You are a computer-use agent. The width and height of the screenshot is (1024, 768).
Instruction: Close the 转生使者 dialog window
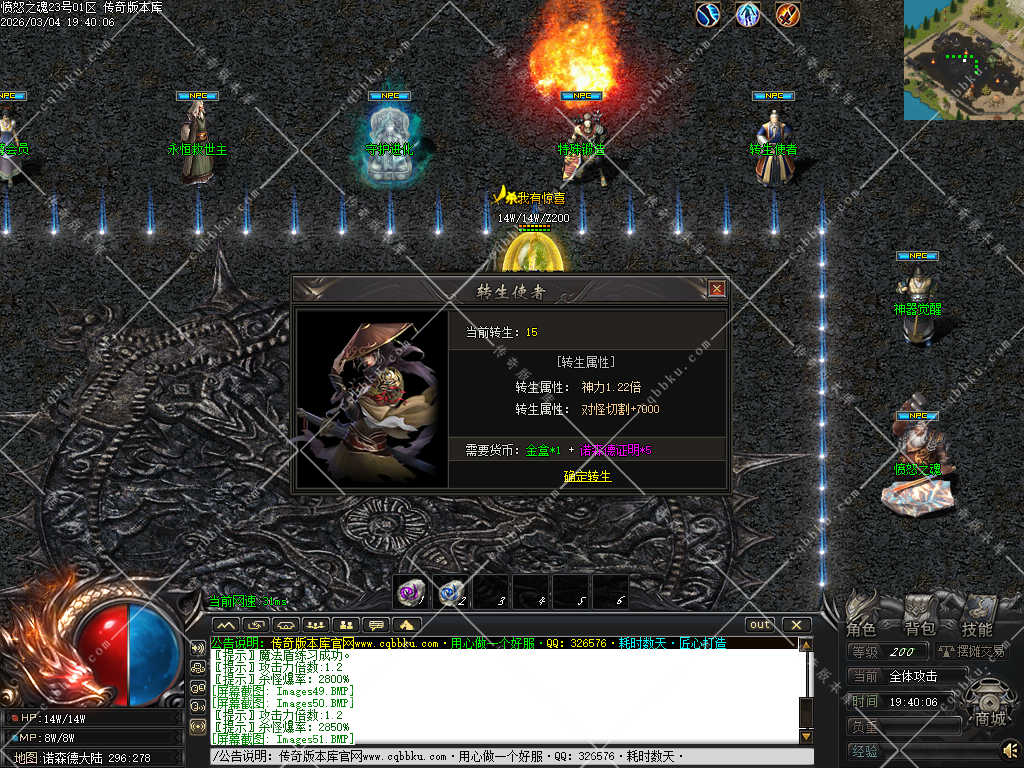pos(716,289)
